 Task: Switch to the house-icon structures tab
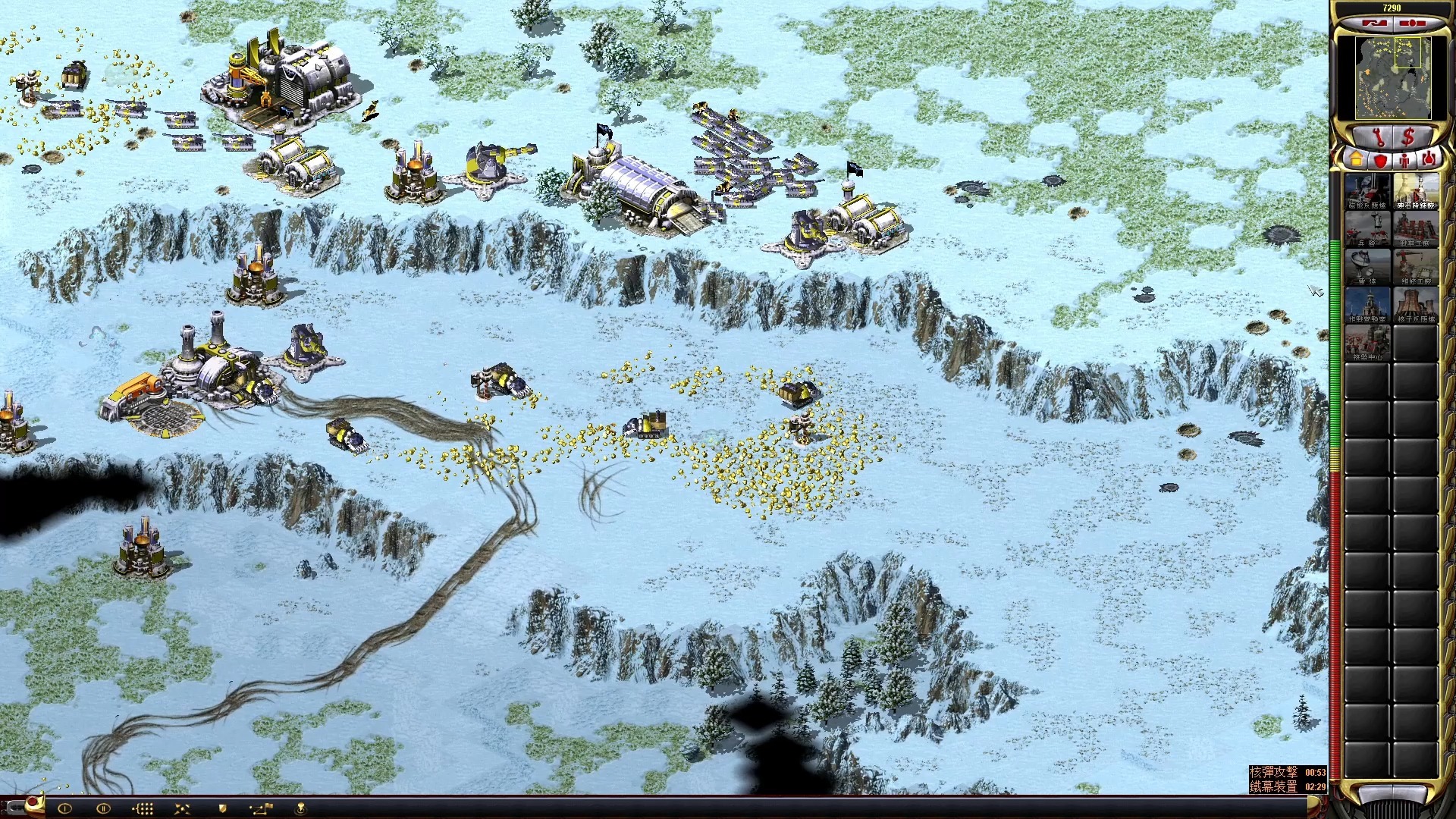pyautogui.click(x=1355, y=160)
